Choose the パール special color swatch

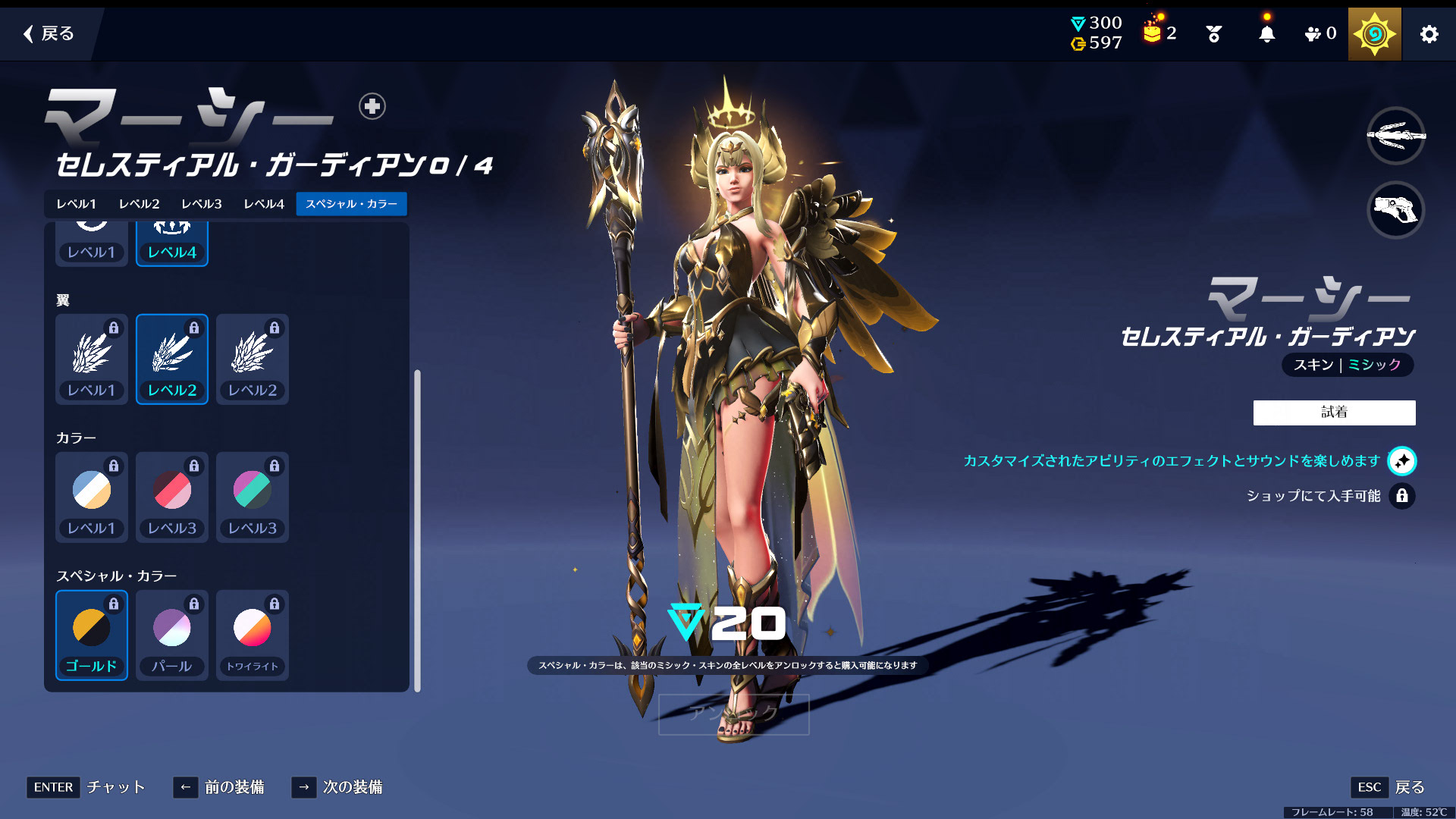[x=172, y=635]
